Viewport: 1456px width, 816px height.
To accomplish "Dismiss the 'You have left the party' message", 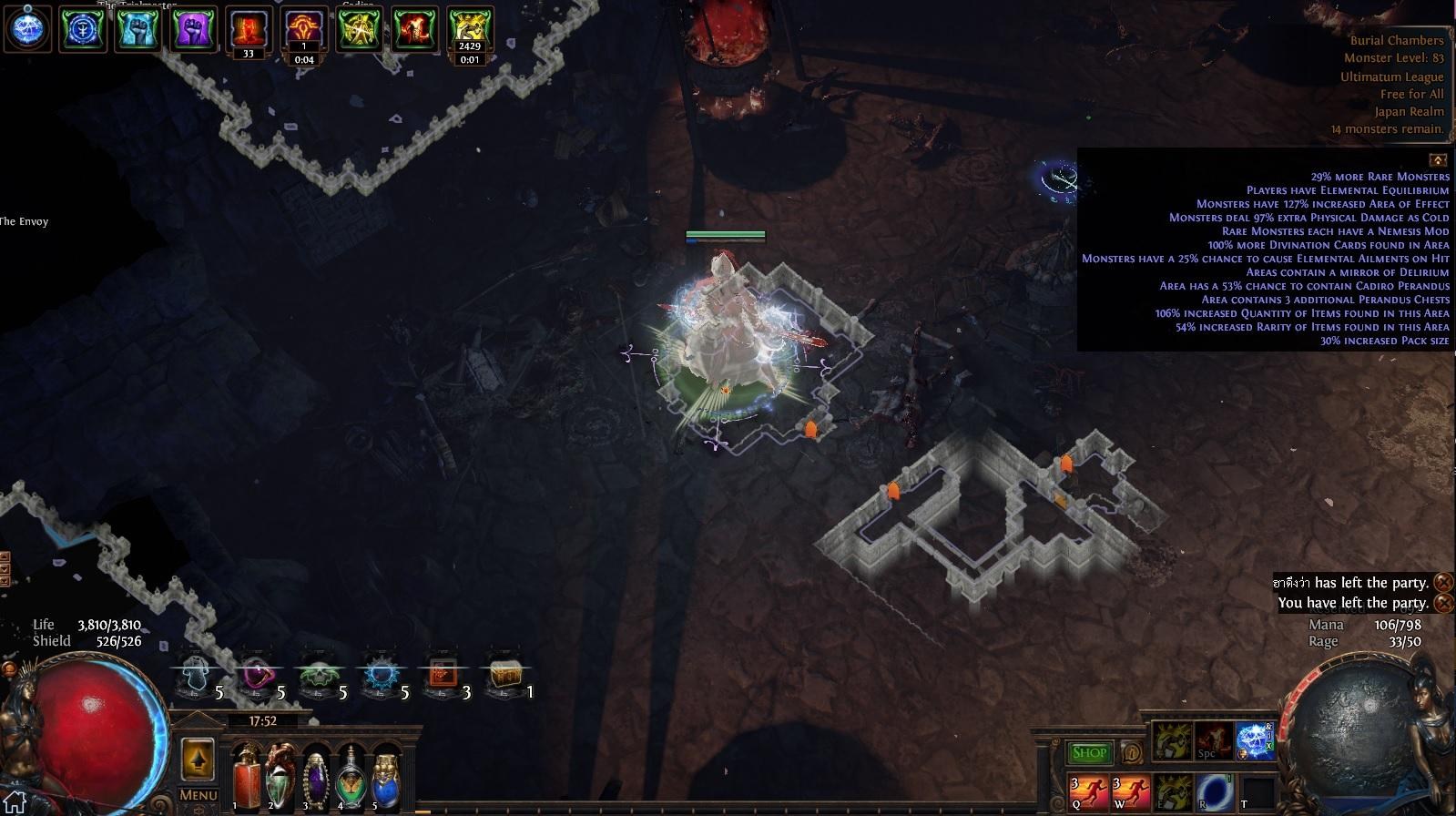I will pos(1444,602).
